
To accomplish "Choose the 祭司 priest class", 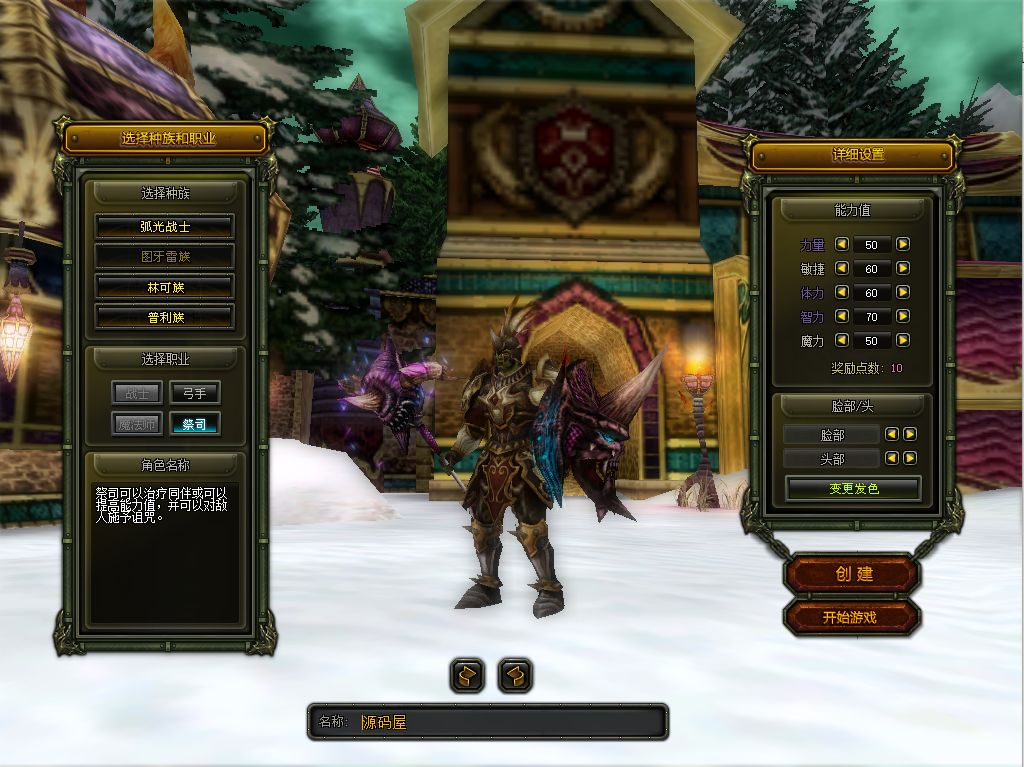I will click(194, 424).
